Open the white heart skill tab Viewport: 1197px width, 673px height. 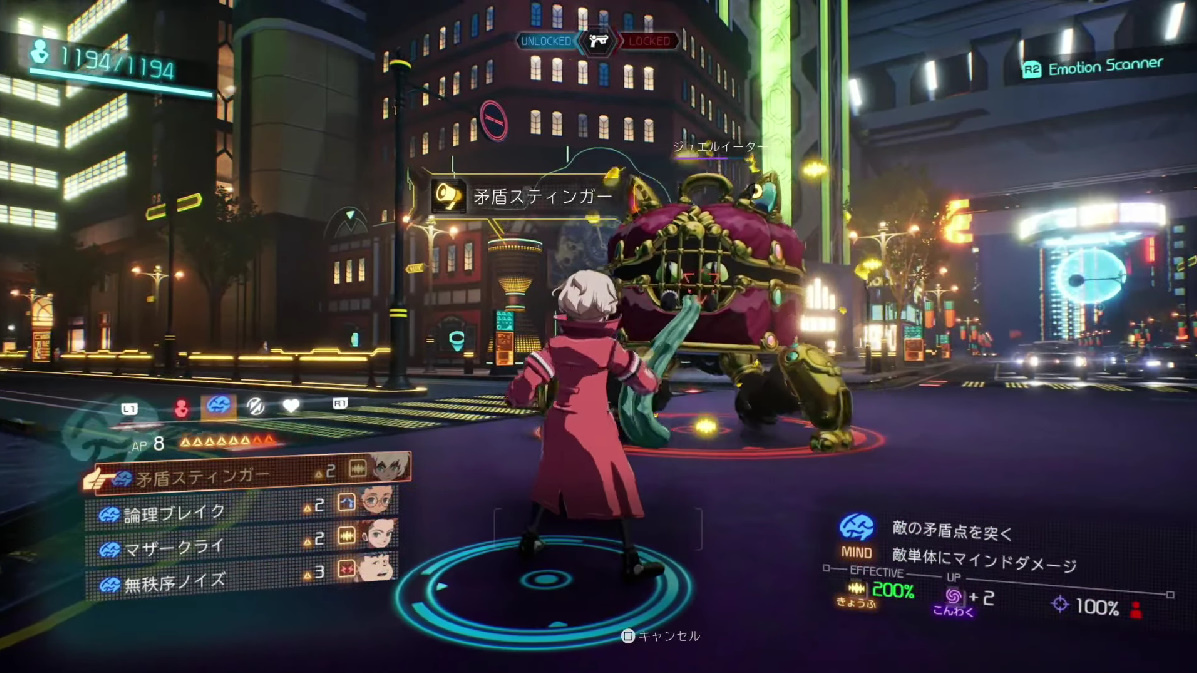coord(291,407)
